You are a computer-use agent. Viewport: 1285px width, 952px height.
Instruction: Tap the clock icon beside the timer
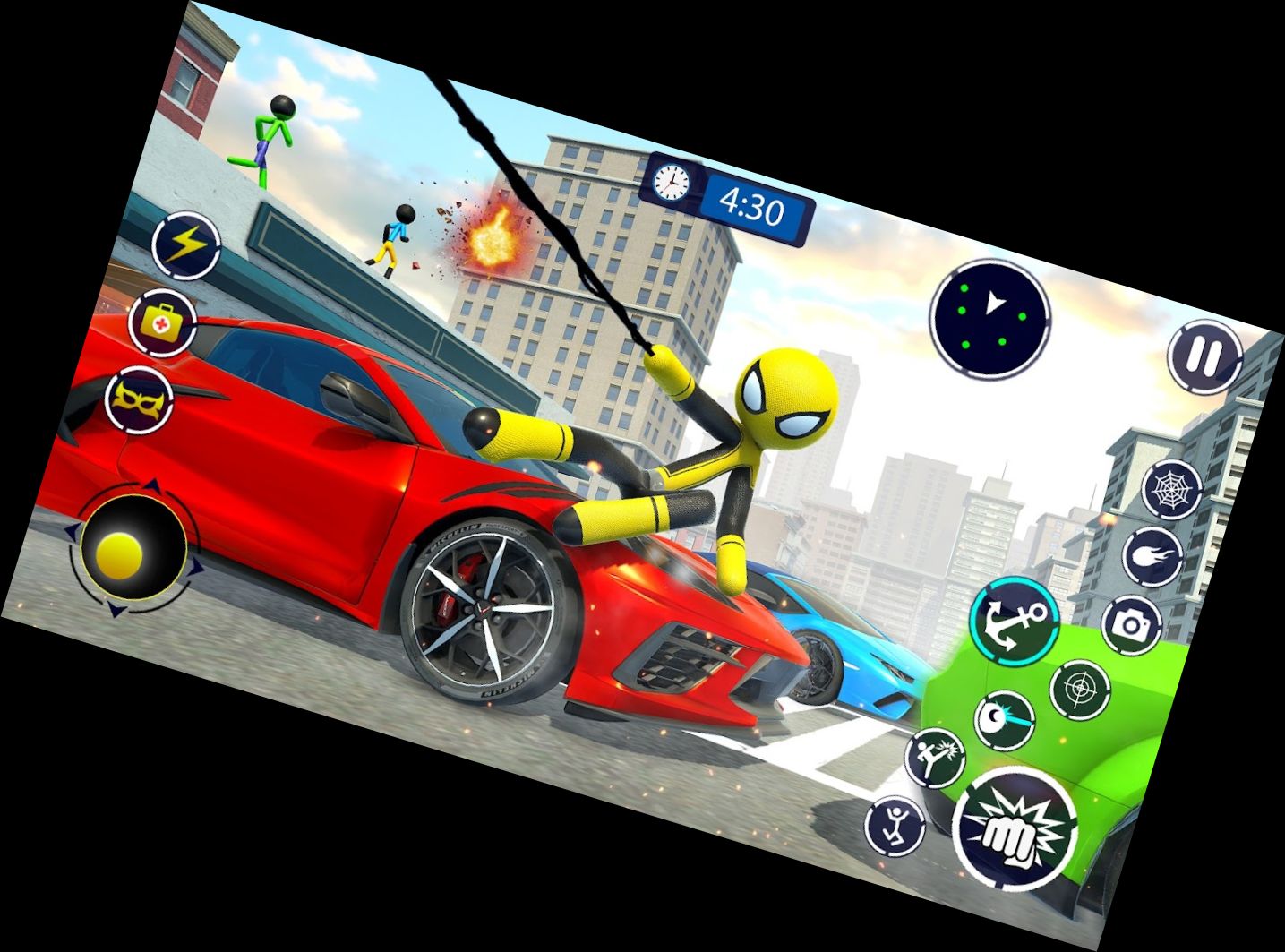point(669,184)
